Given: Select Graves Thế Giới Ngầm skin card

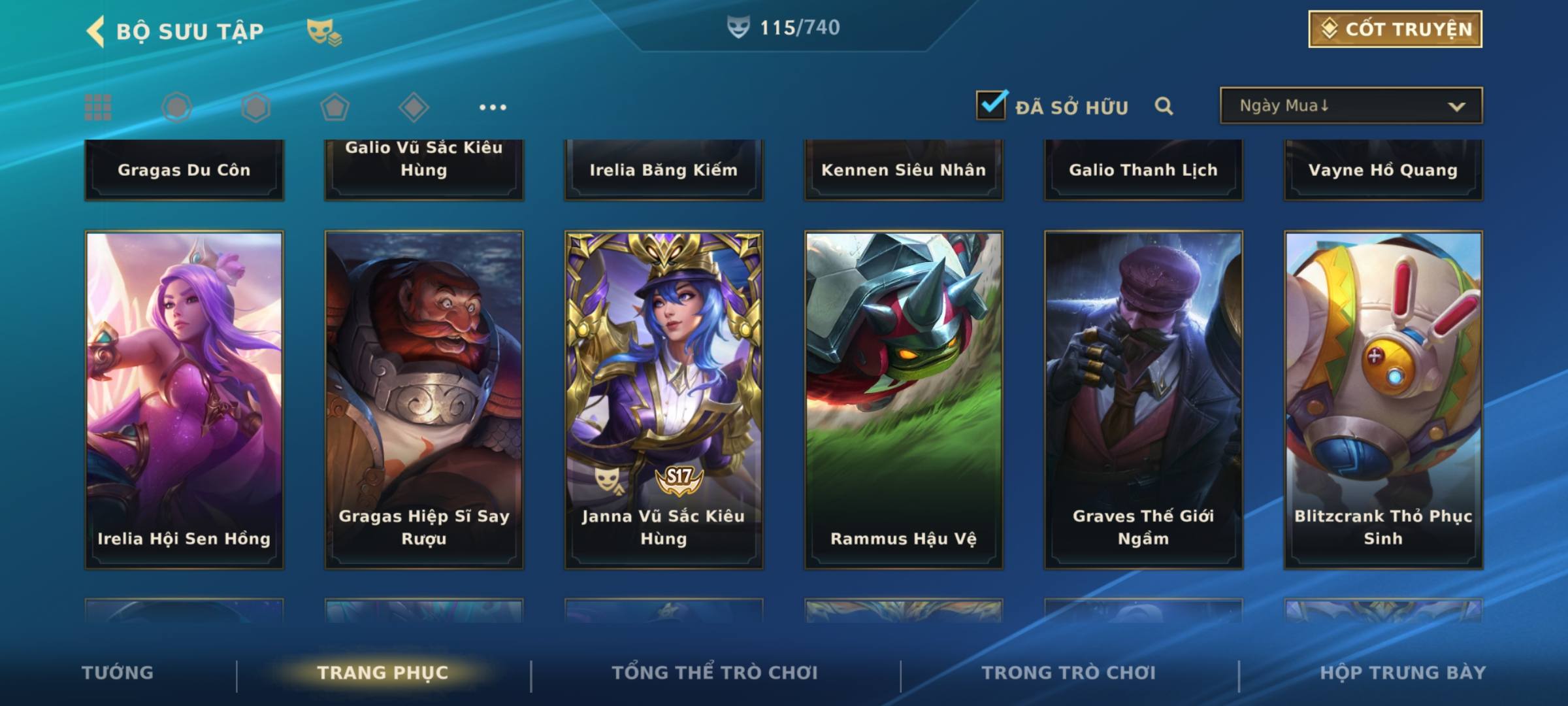Looking at the screenshot, I should click(1143, 399).
